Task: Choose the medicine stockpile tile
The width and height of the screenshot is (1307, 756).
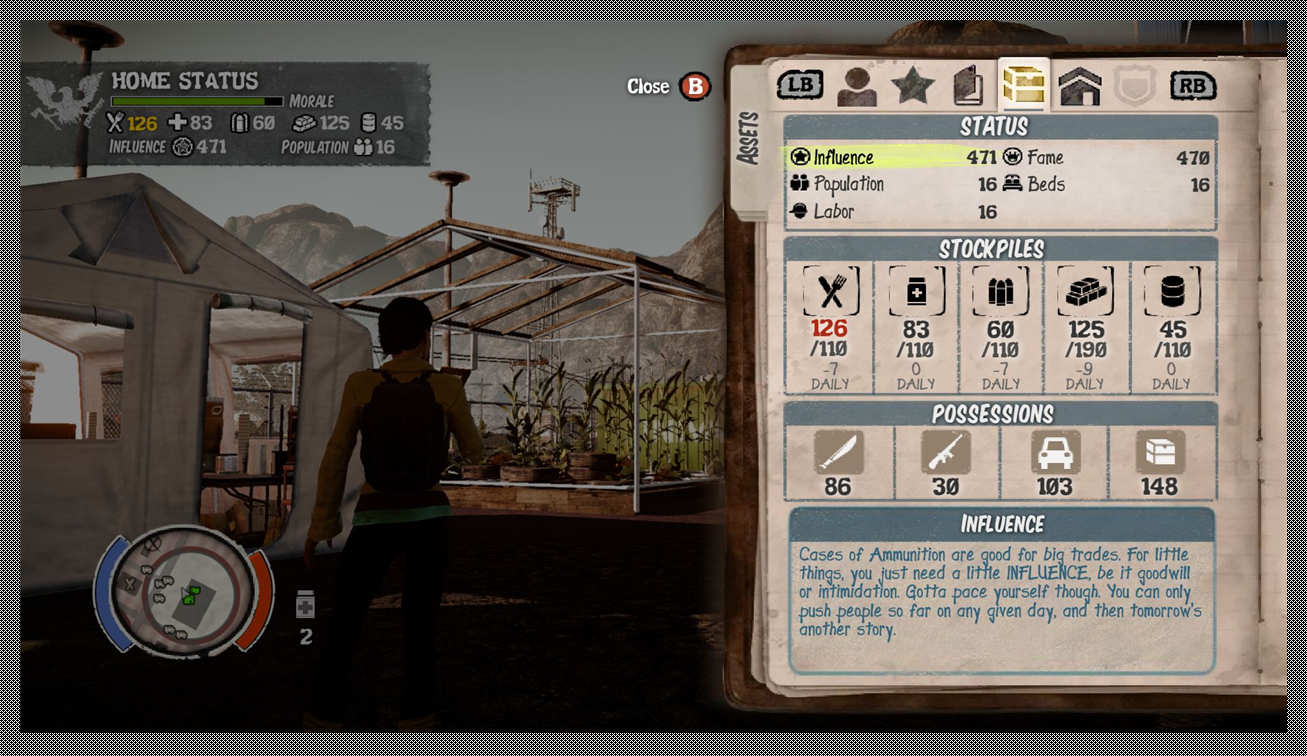Action: point(916,327)
